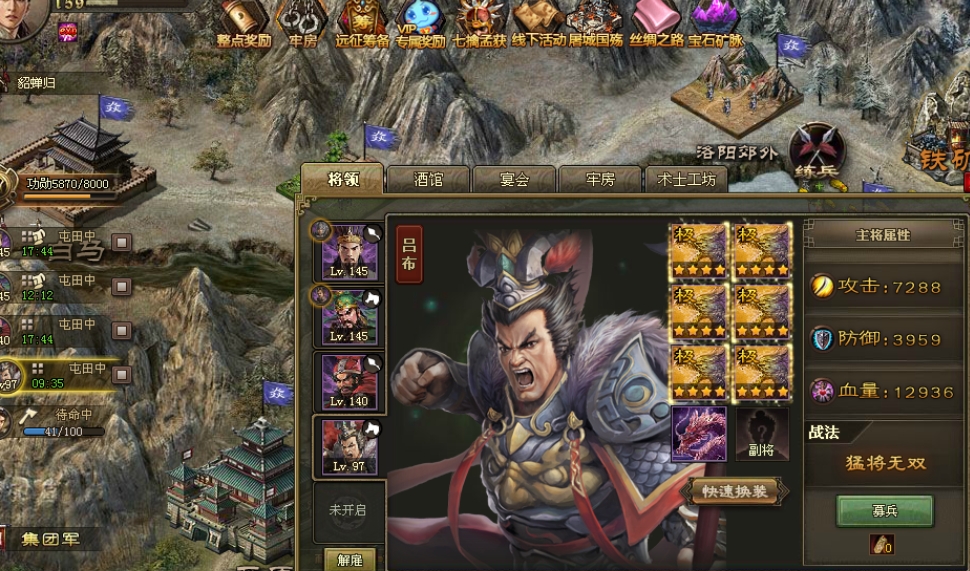The image size is (970, 571).
Task: Open the 宝石矿脉 gem mine icon
Action: point(715,22)
